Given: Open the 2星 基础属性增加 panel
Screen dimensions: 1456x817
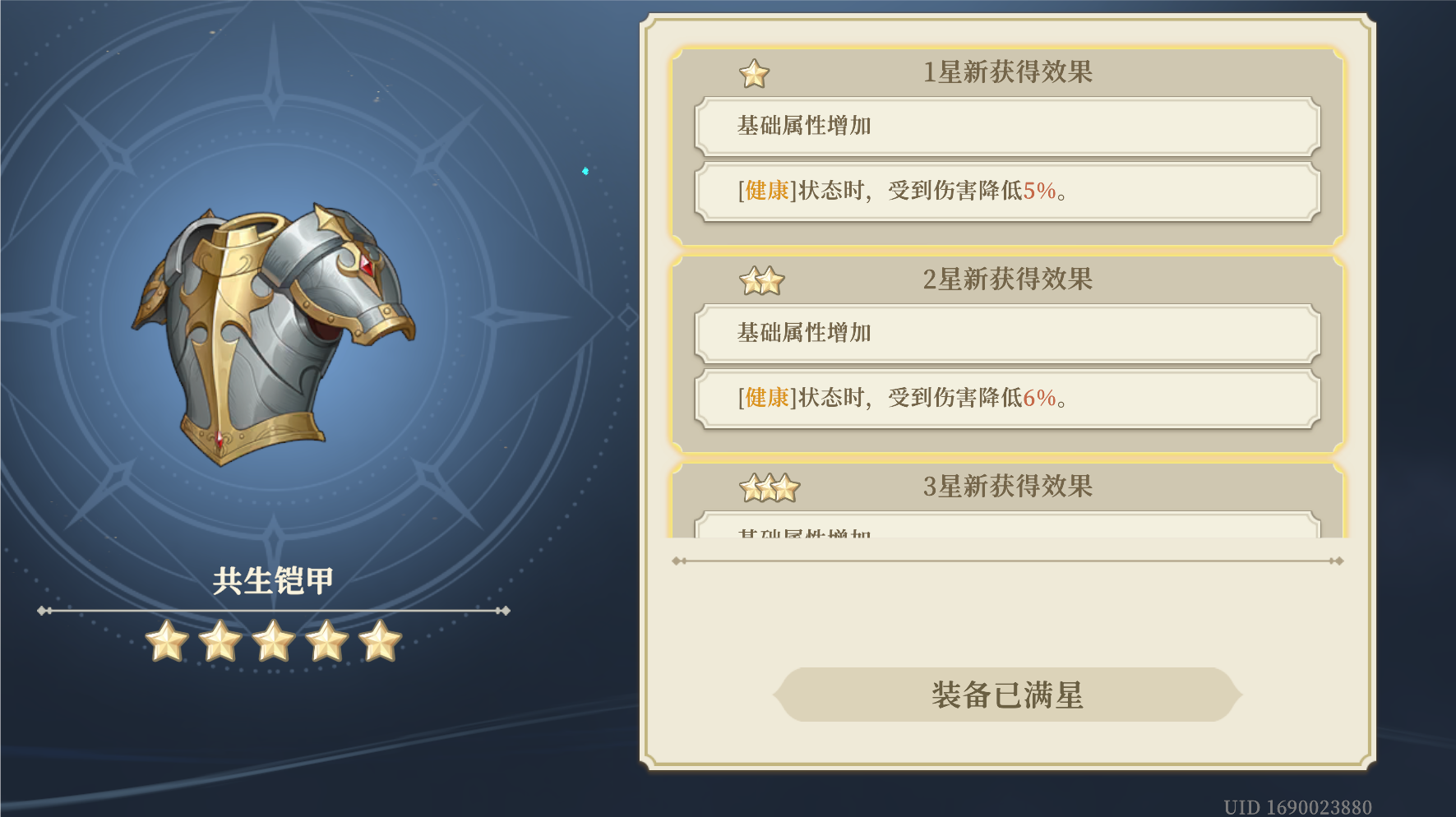Looking at the screenshot, I should [x=1007, y=332].
